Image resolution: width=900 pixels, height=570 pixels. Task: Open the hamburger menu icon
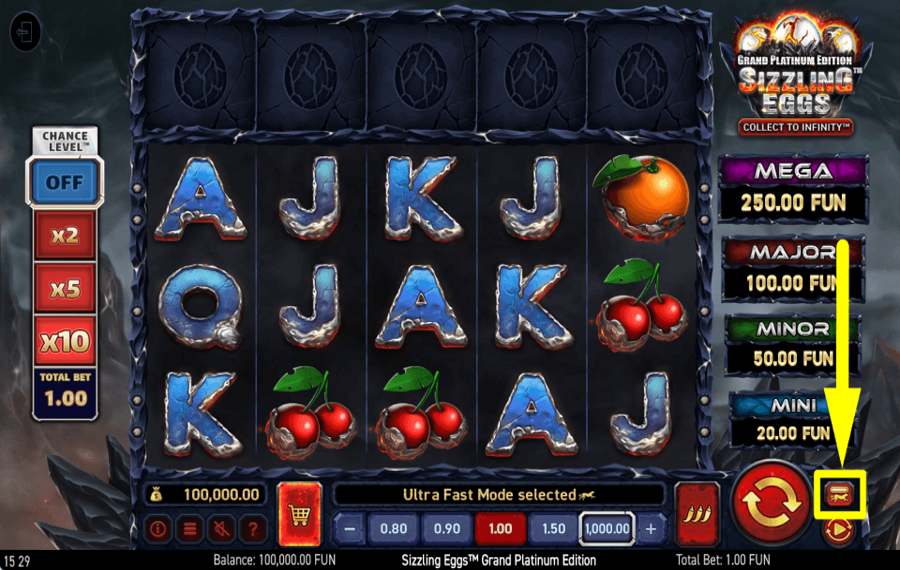[190, 529]
